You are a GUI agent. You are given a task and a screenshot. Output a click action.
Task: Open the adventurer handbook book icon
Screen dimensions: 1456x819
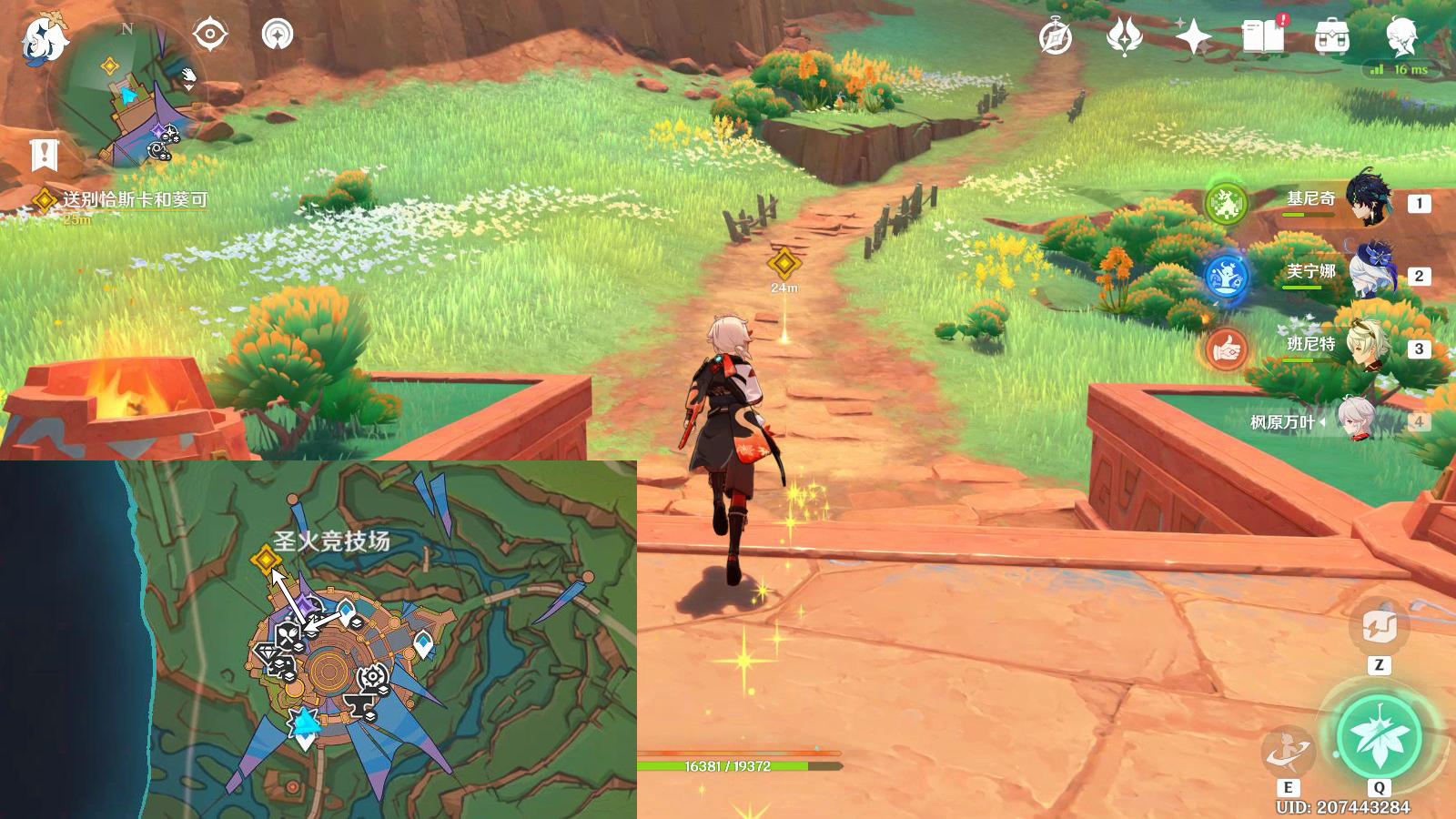(1263, 37)
